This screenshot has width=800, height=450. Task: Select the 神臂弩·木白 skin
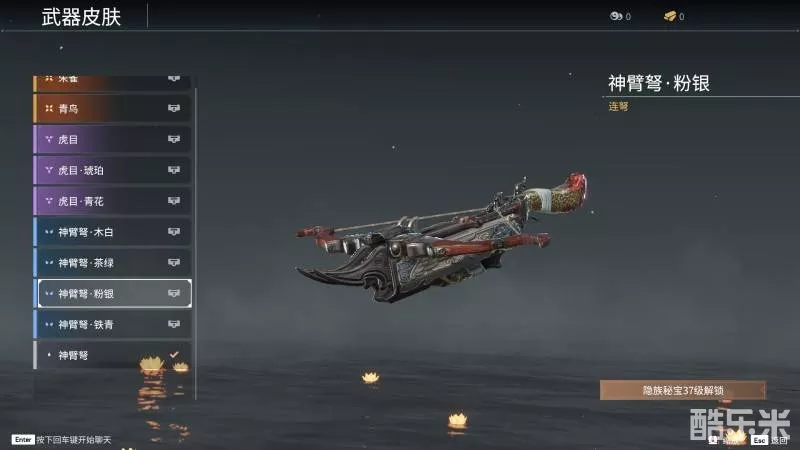pos(112,232)
